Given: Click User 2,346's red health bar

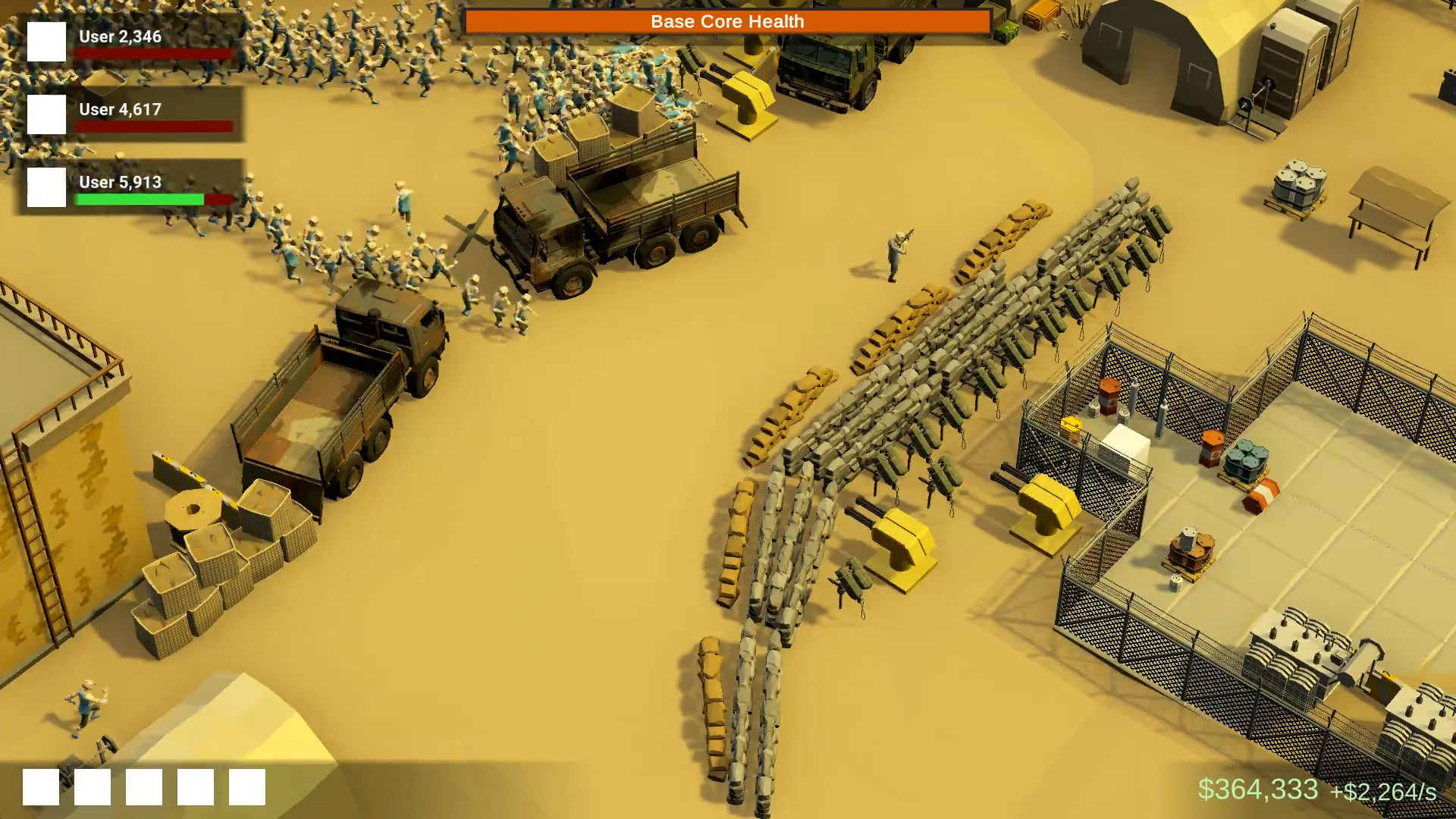Looking at the screenshot, I should [152, 53].
